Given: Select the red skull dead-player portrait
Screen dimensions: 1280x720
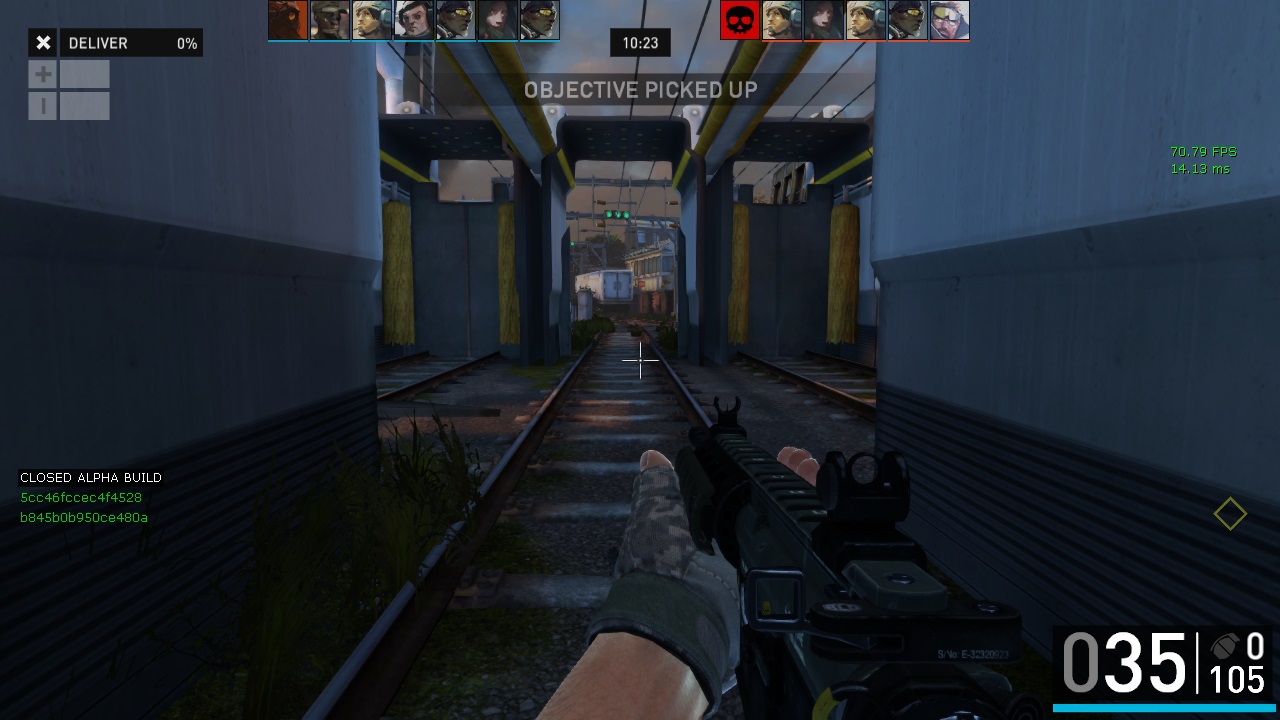Looking at the screenshot, I should (x=740, y=20).
